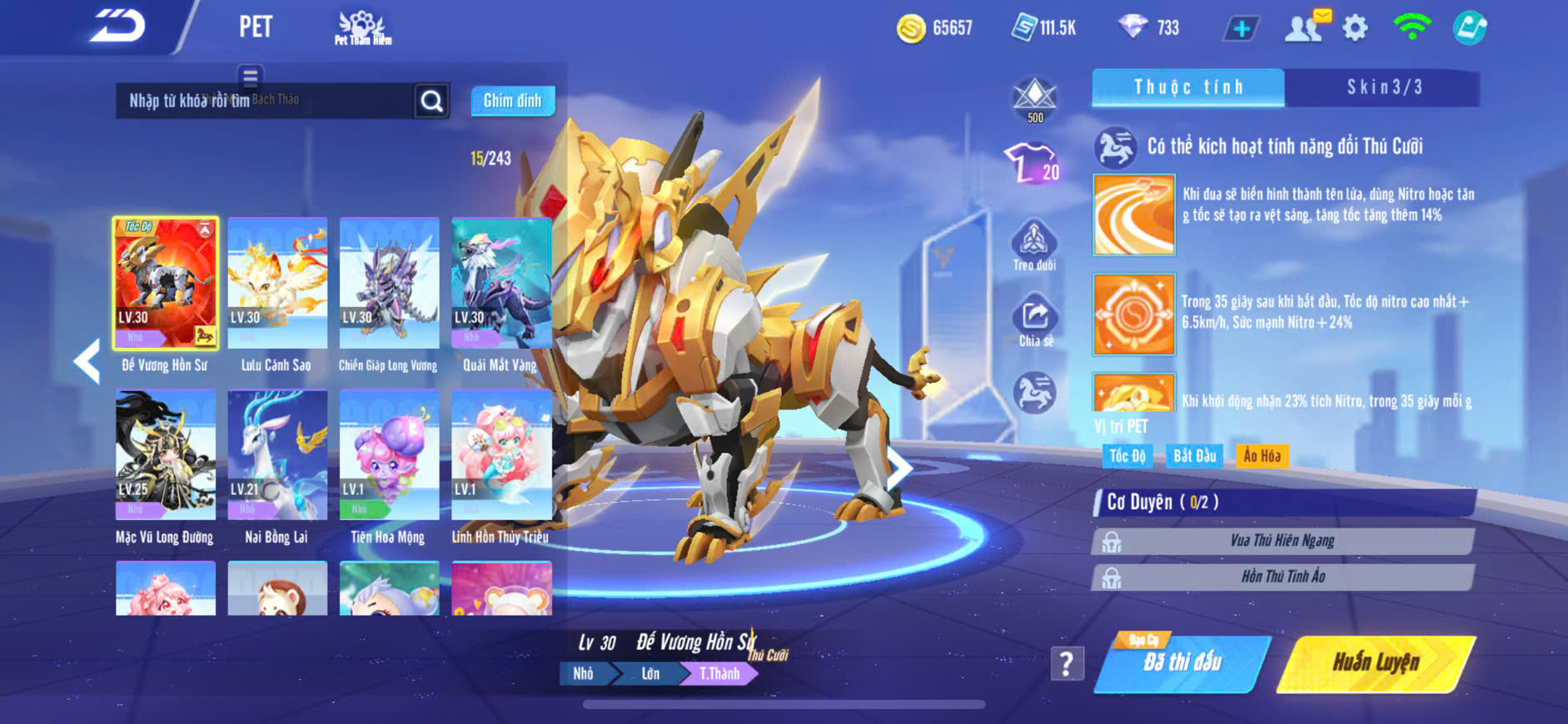The height and width of the screenshot is (724, 1568).
Task: View the T.Thành evolution stage
Action: click(x=719, y=673)
